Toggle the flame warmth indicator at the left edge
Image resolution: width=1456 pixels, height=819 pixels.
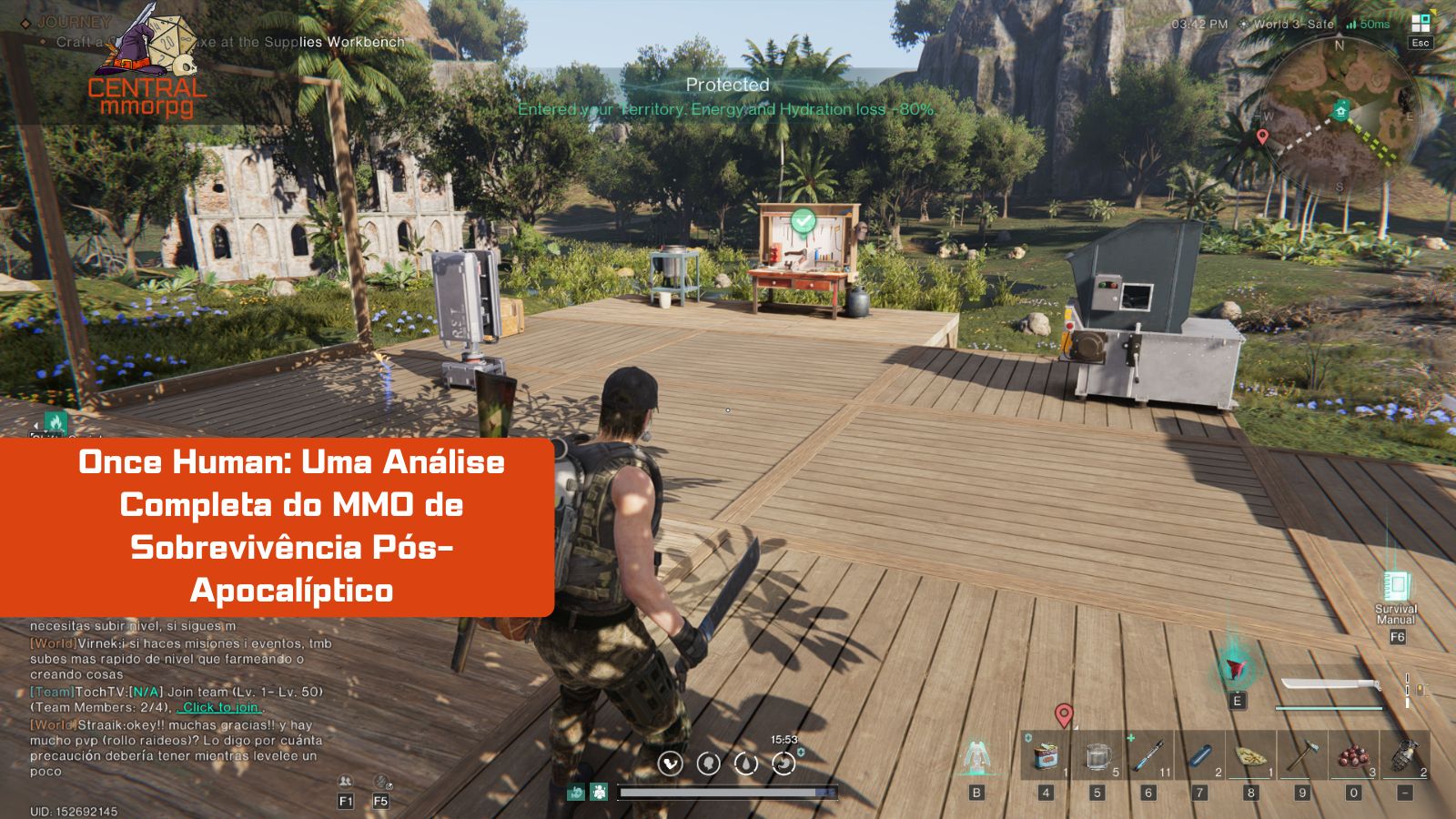click(x=56, y=420)
